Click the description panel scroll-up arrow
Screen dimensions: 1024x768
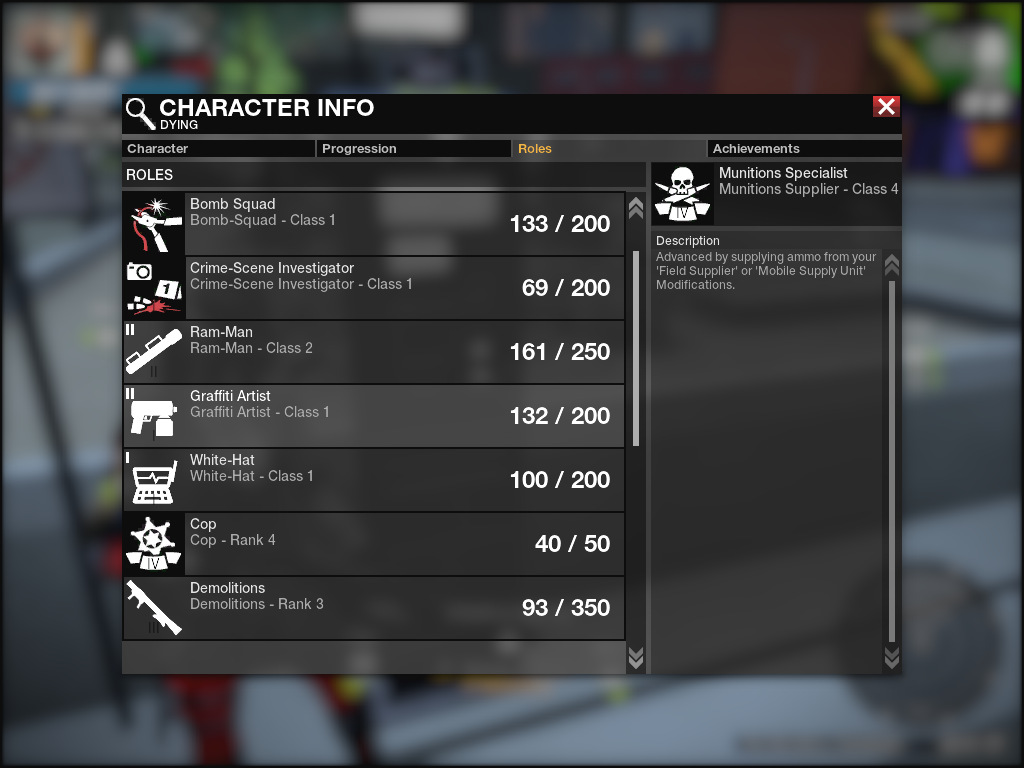pyautogui.click(x=892, y=265)
